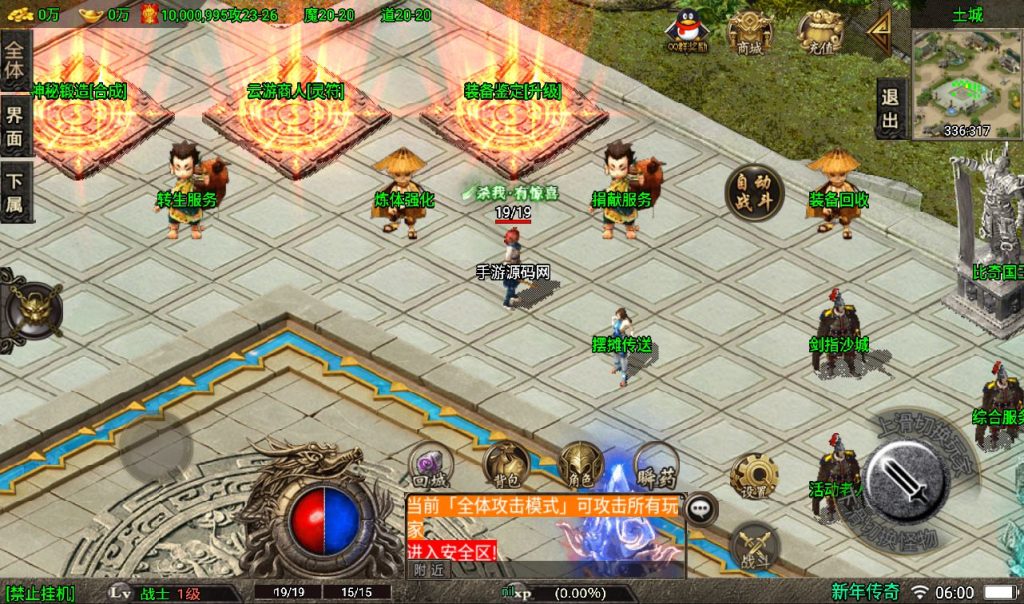Toggle 自动战斗 auto battle

[x=754, y=192]
